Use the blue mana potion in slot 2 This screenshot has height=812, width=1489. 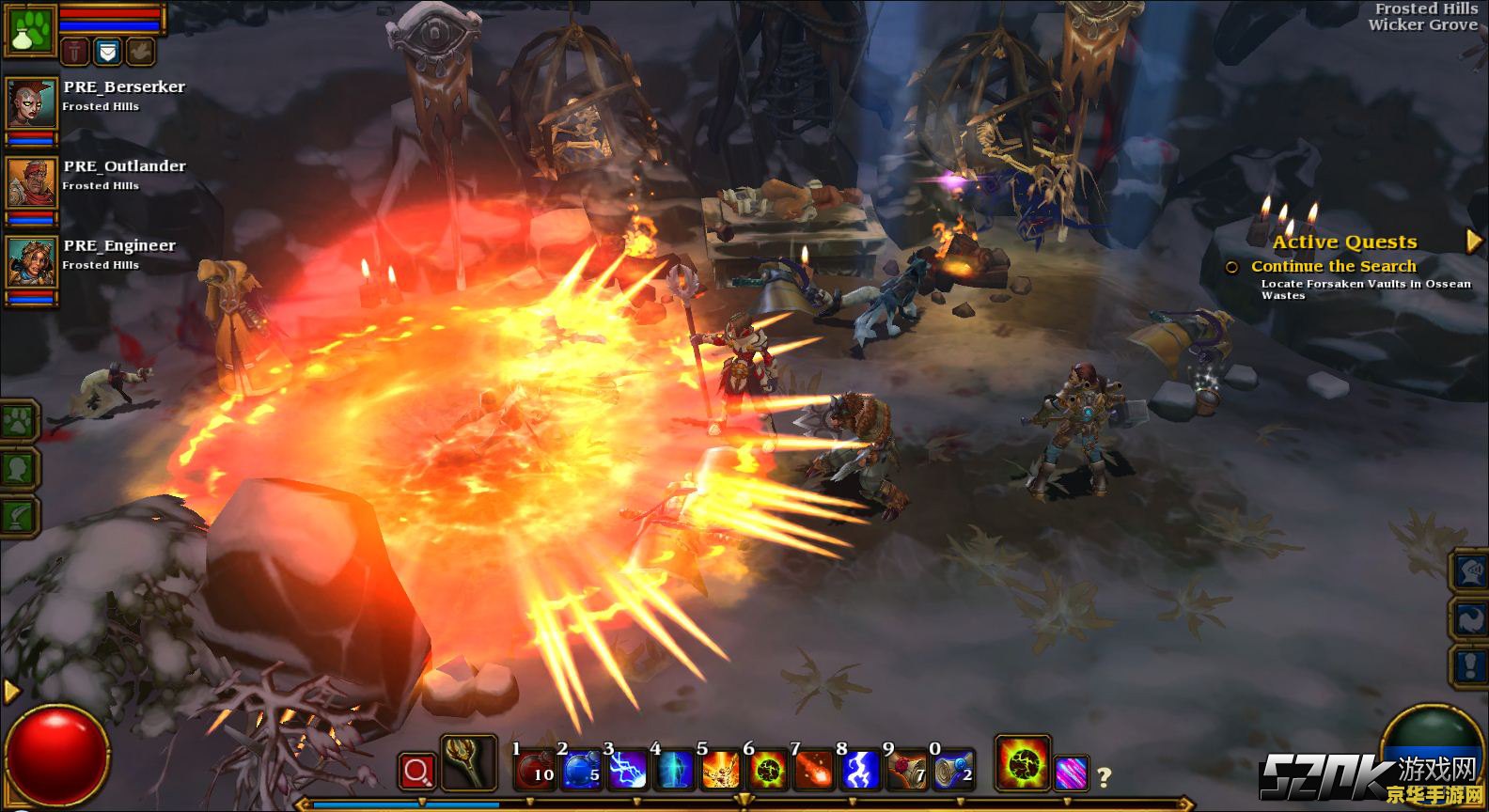click(x=581, y=769)
